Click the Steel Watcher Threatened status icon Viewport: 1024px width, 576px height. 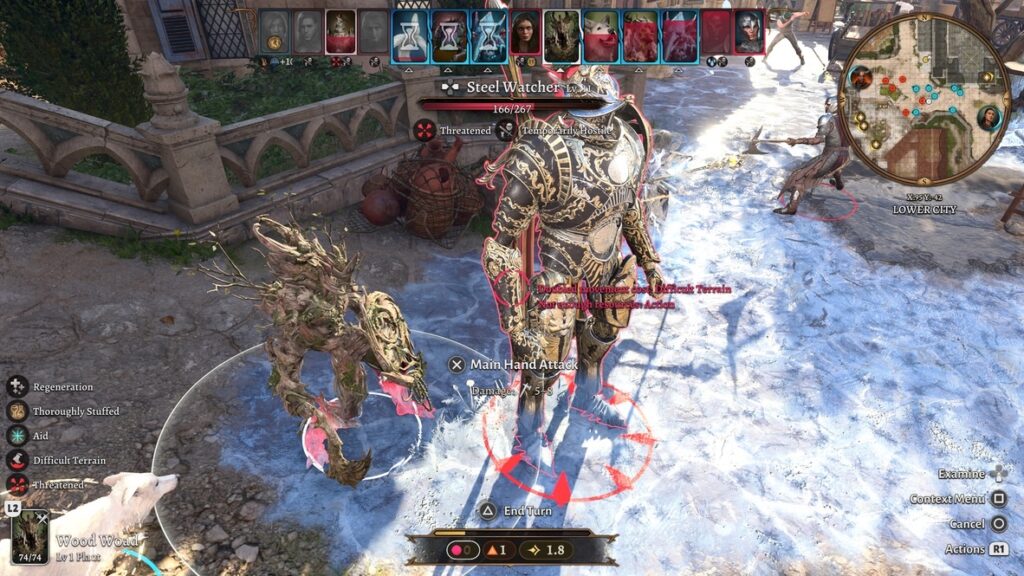426,130
